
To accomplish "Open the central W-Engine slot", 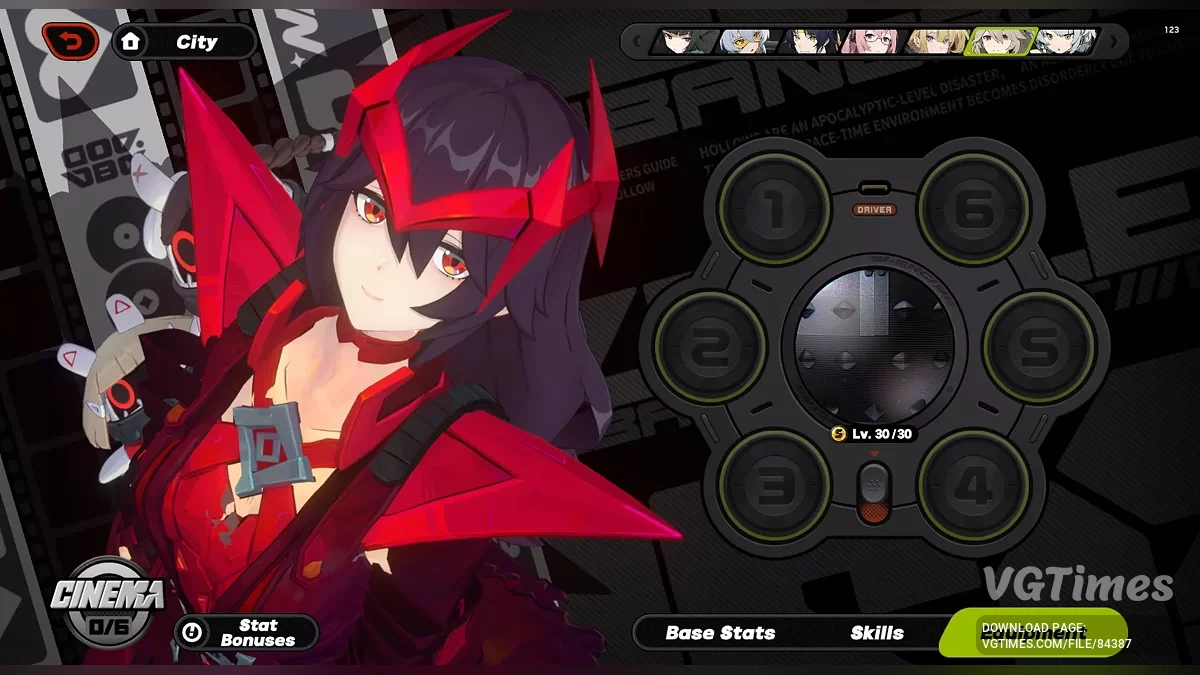I will tap(874, 347).
